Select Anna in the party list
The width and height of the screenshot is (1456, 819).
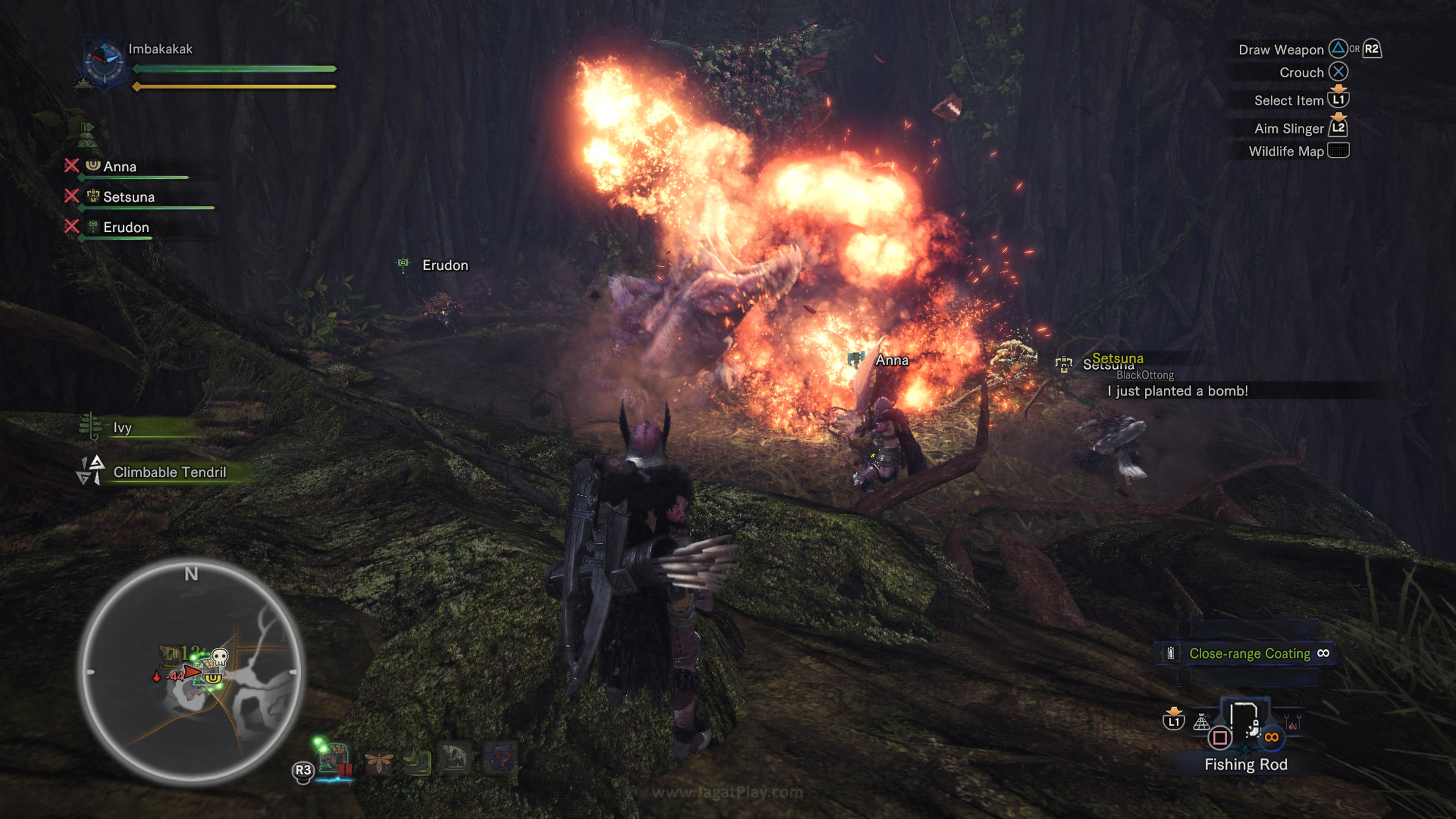(x=120, y=167)
